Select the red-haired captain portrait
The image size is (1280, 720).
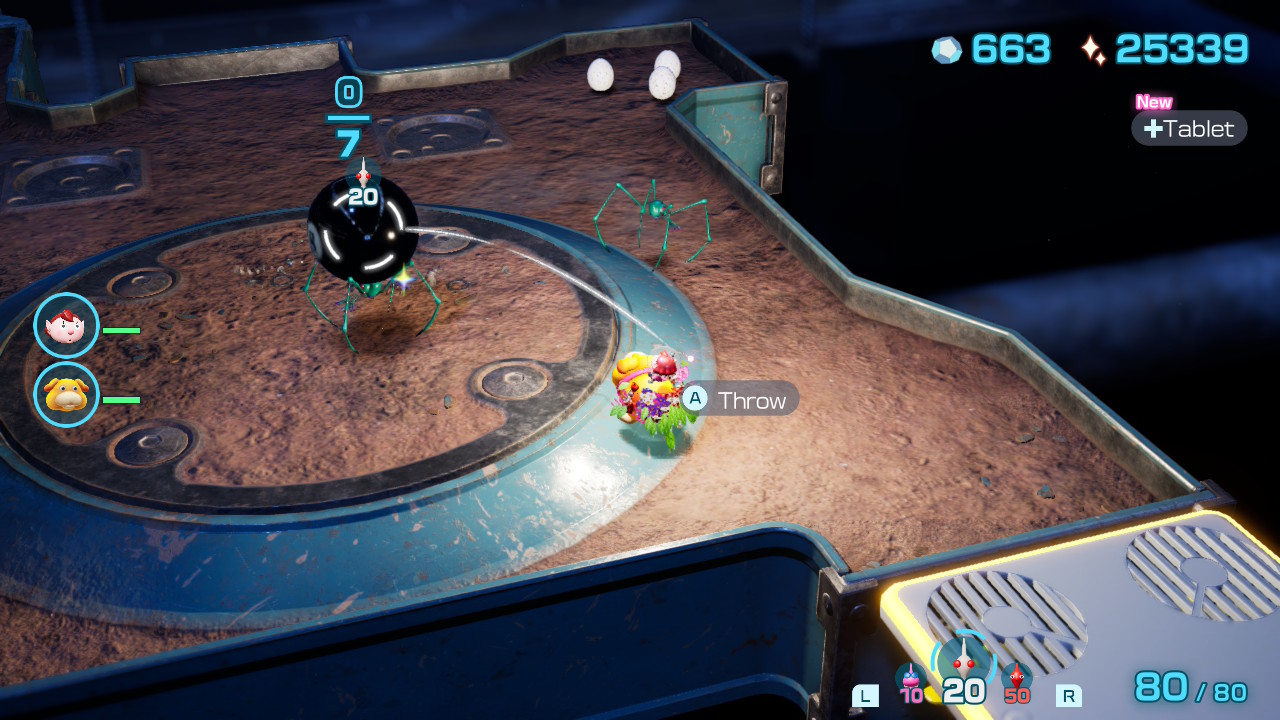66,326
